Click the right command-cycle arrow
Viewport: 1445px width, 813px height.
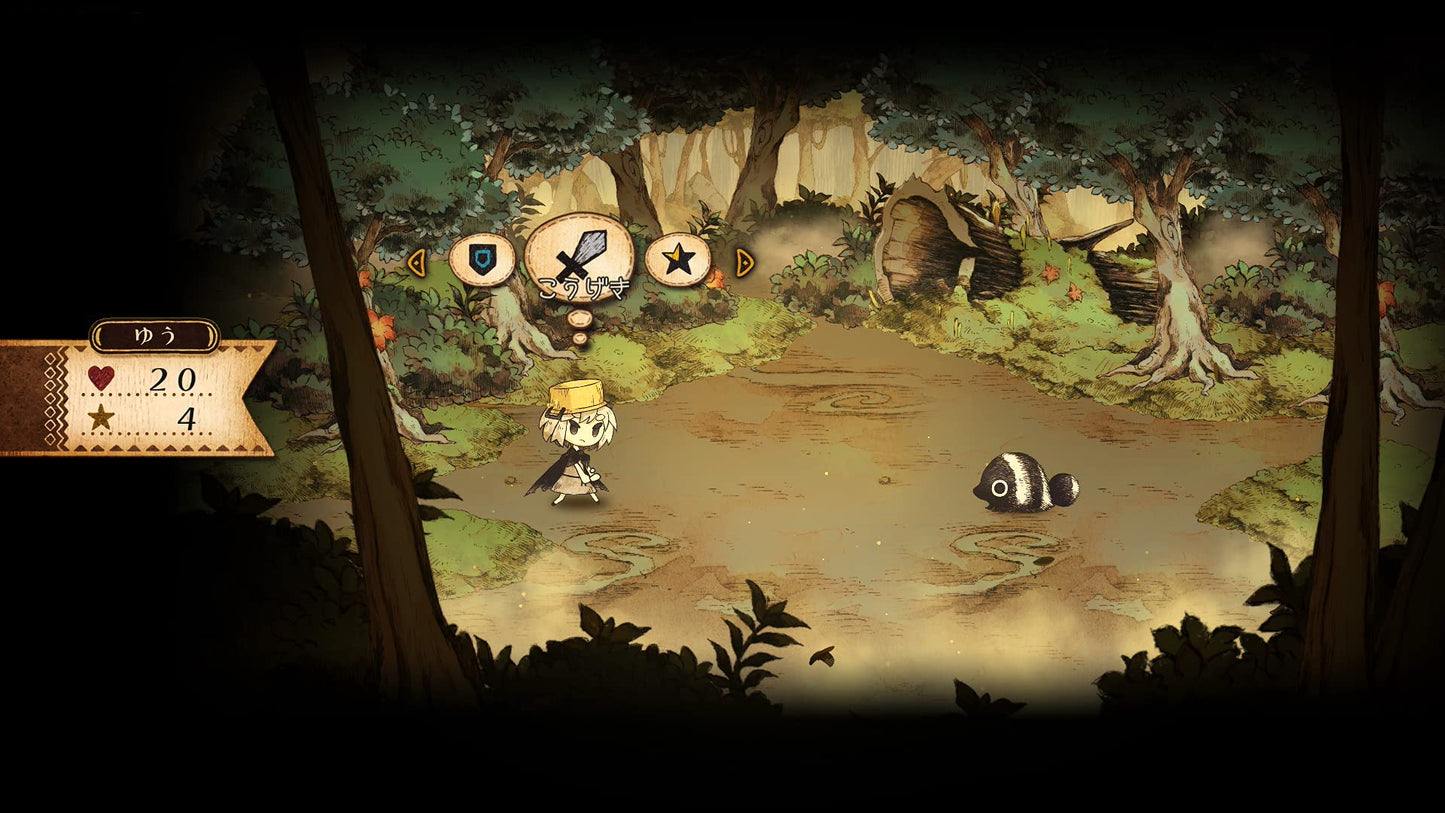[x=743, y=263]
